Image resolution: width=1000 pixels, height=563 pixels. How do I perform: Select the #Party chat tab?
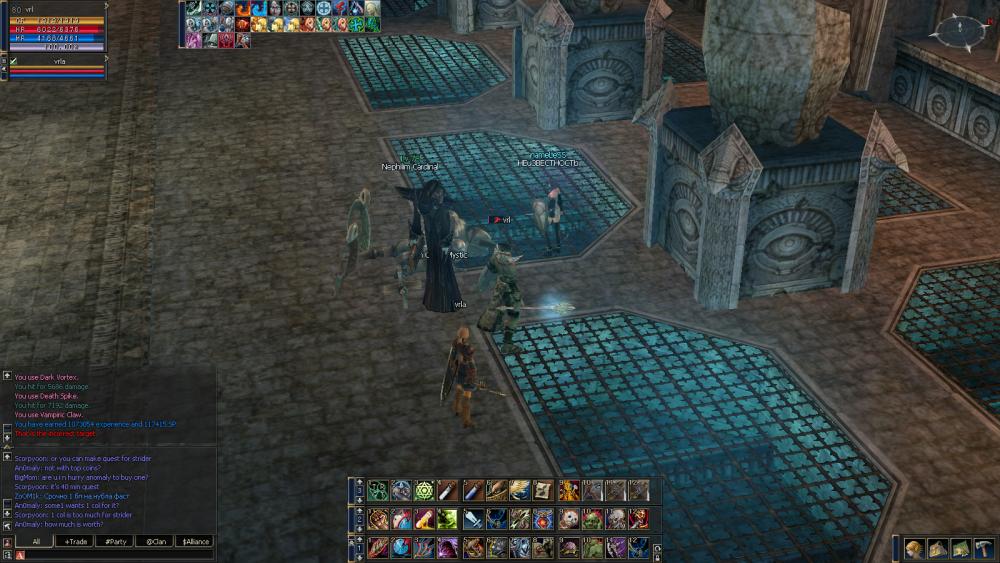point(114,541)
